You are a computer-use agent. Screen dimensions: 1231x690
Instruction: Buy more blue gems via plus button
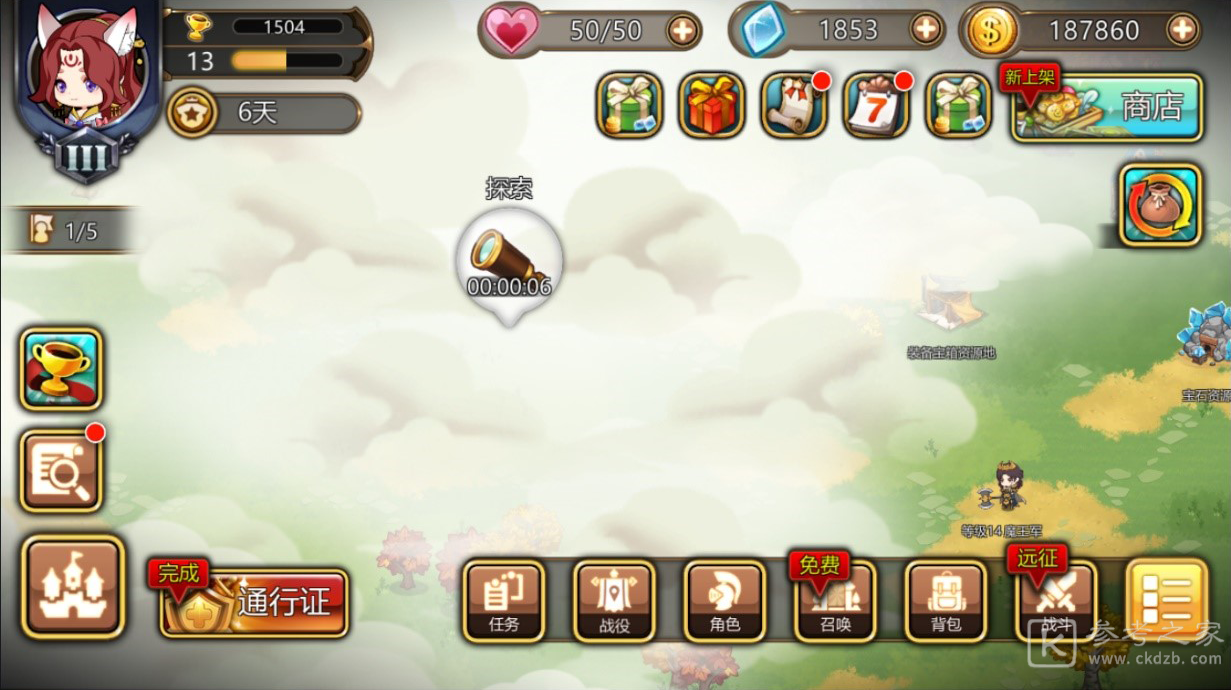(x=926, y=30)
